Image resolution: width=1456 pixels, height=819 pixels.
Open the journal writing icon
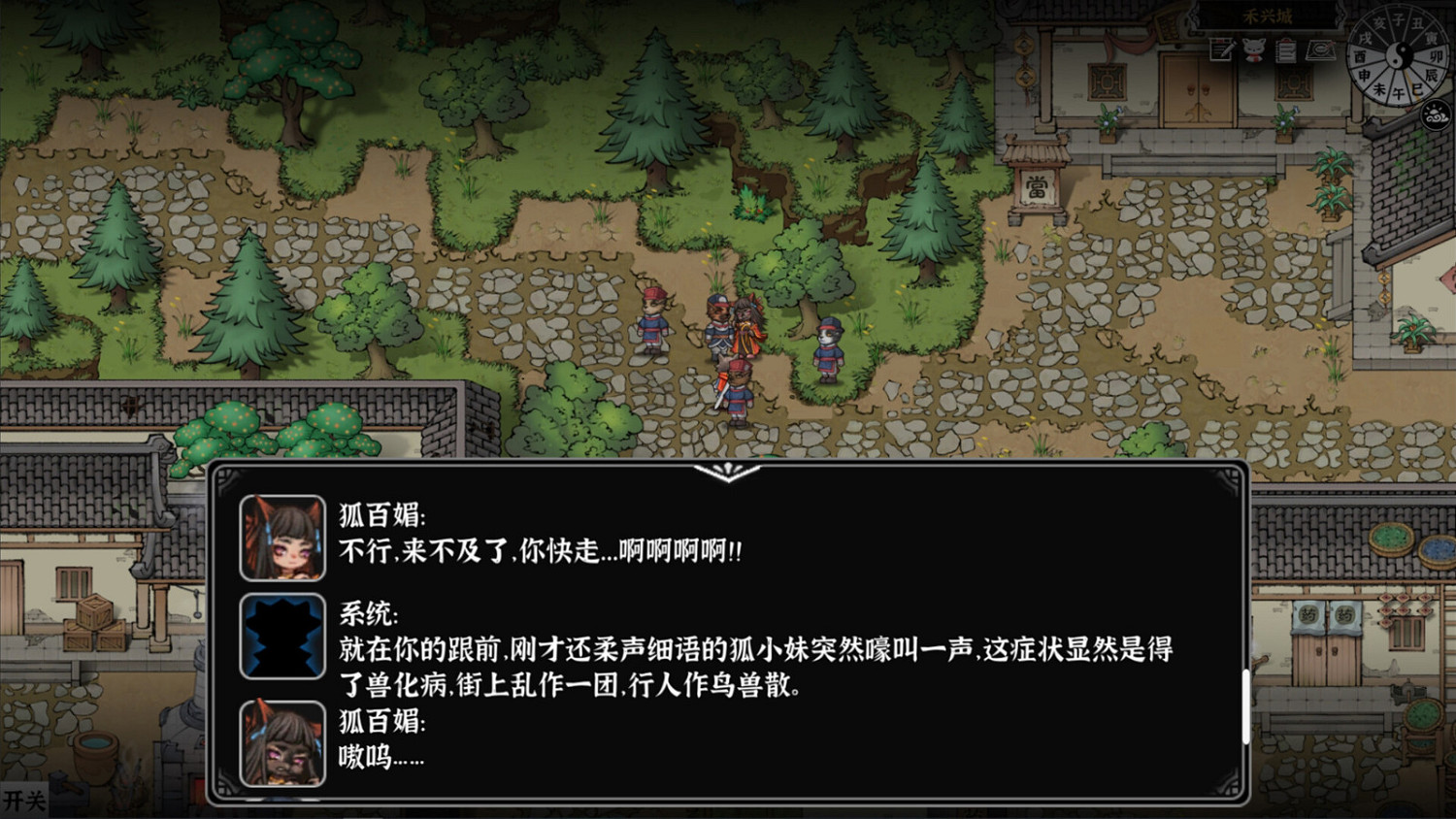(x=1221, y=49)
